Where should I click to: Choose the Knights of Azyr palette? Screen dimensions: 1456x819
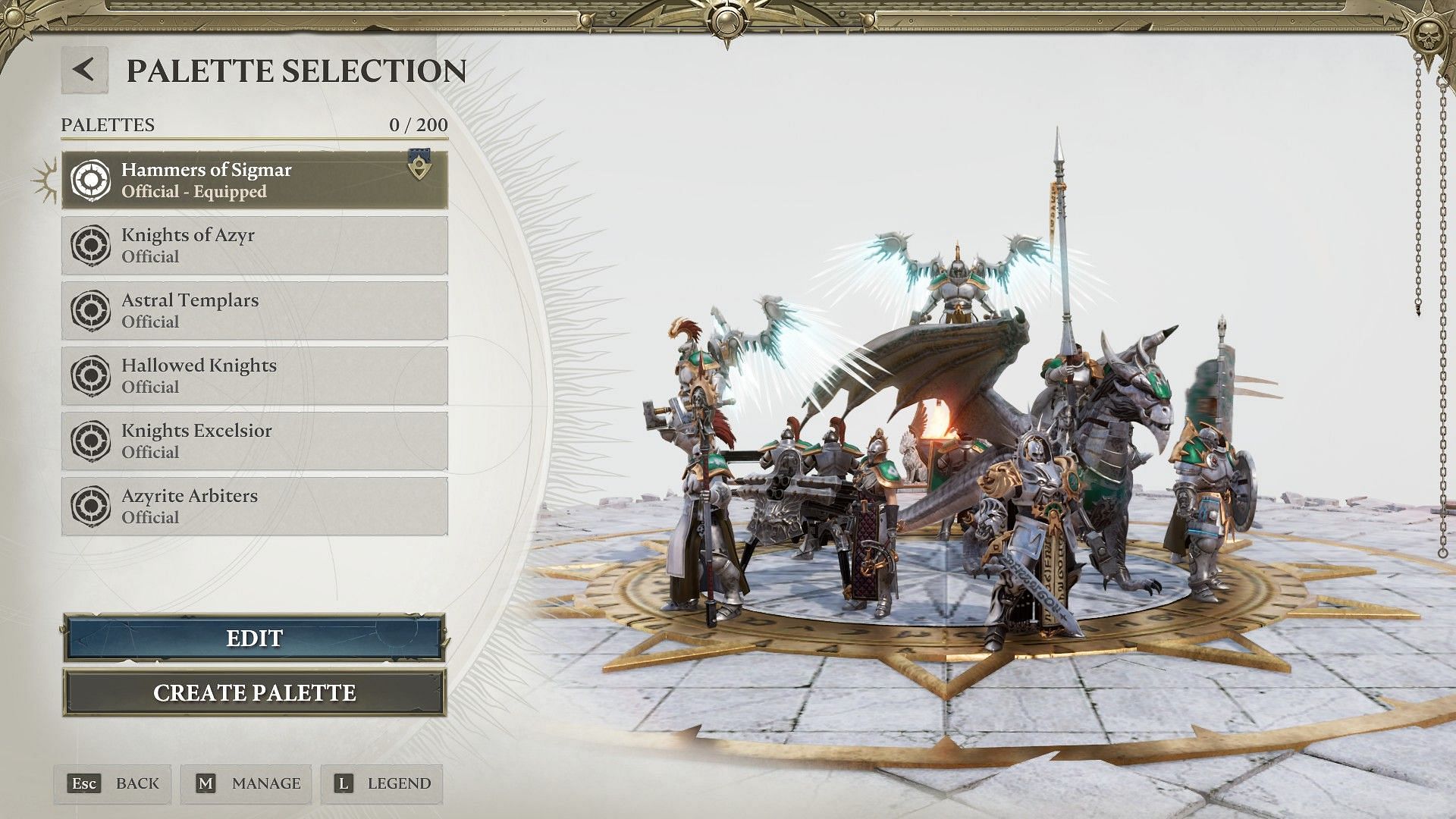click(255, 246)
